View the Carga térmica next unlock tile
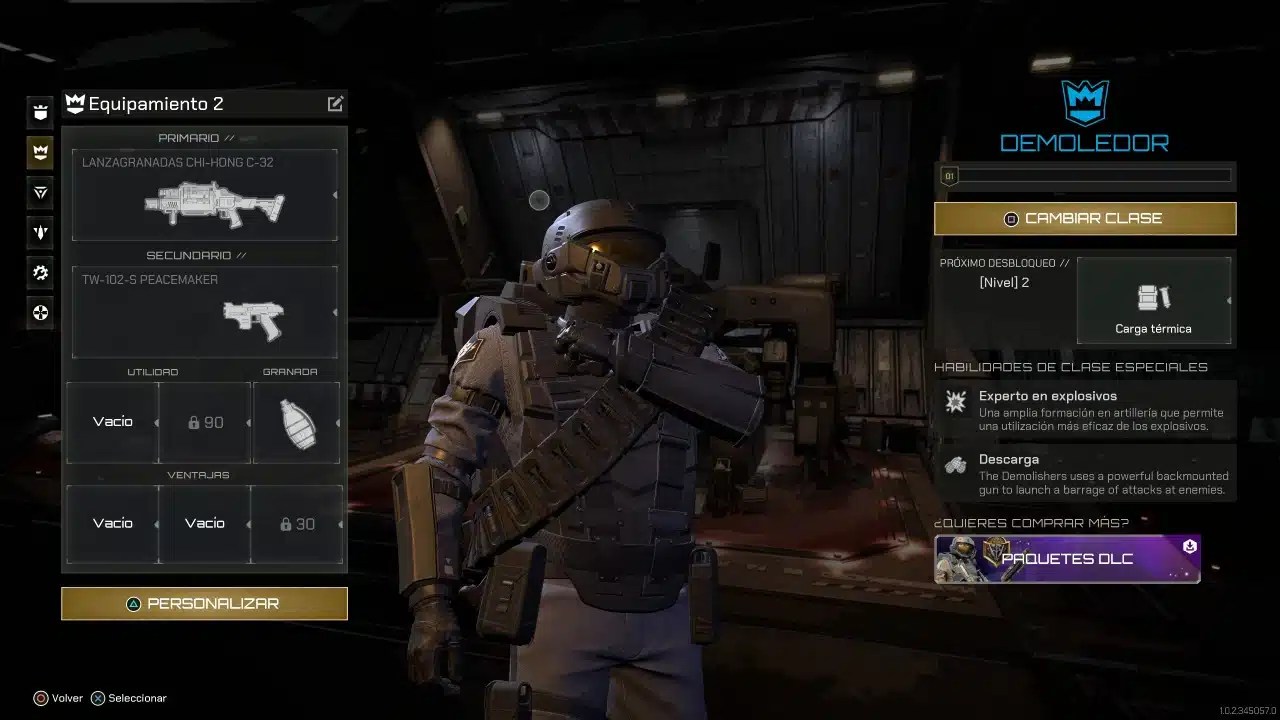Screen dimensions: 1280x720 (x=1153, y=300)
